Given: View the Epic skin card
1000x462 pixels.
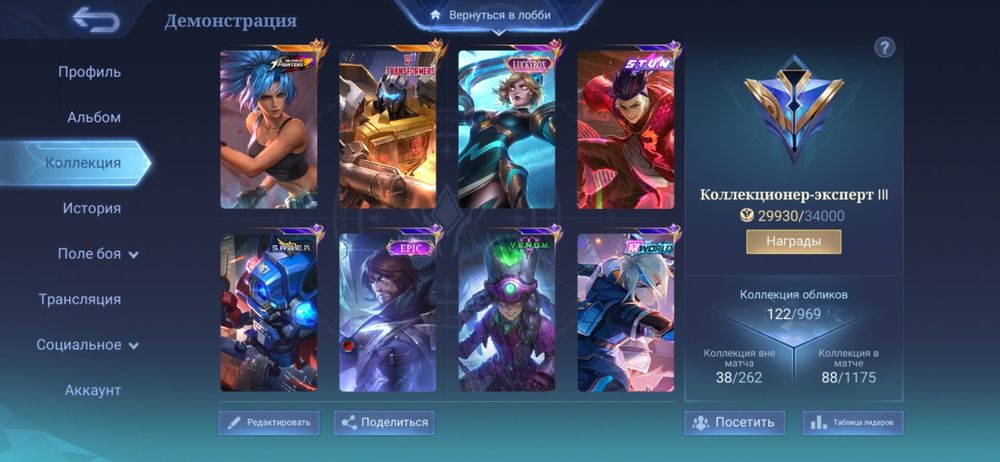Looking at the screenshot, I should (x=388, y=312).
